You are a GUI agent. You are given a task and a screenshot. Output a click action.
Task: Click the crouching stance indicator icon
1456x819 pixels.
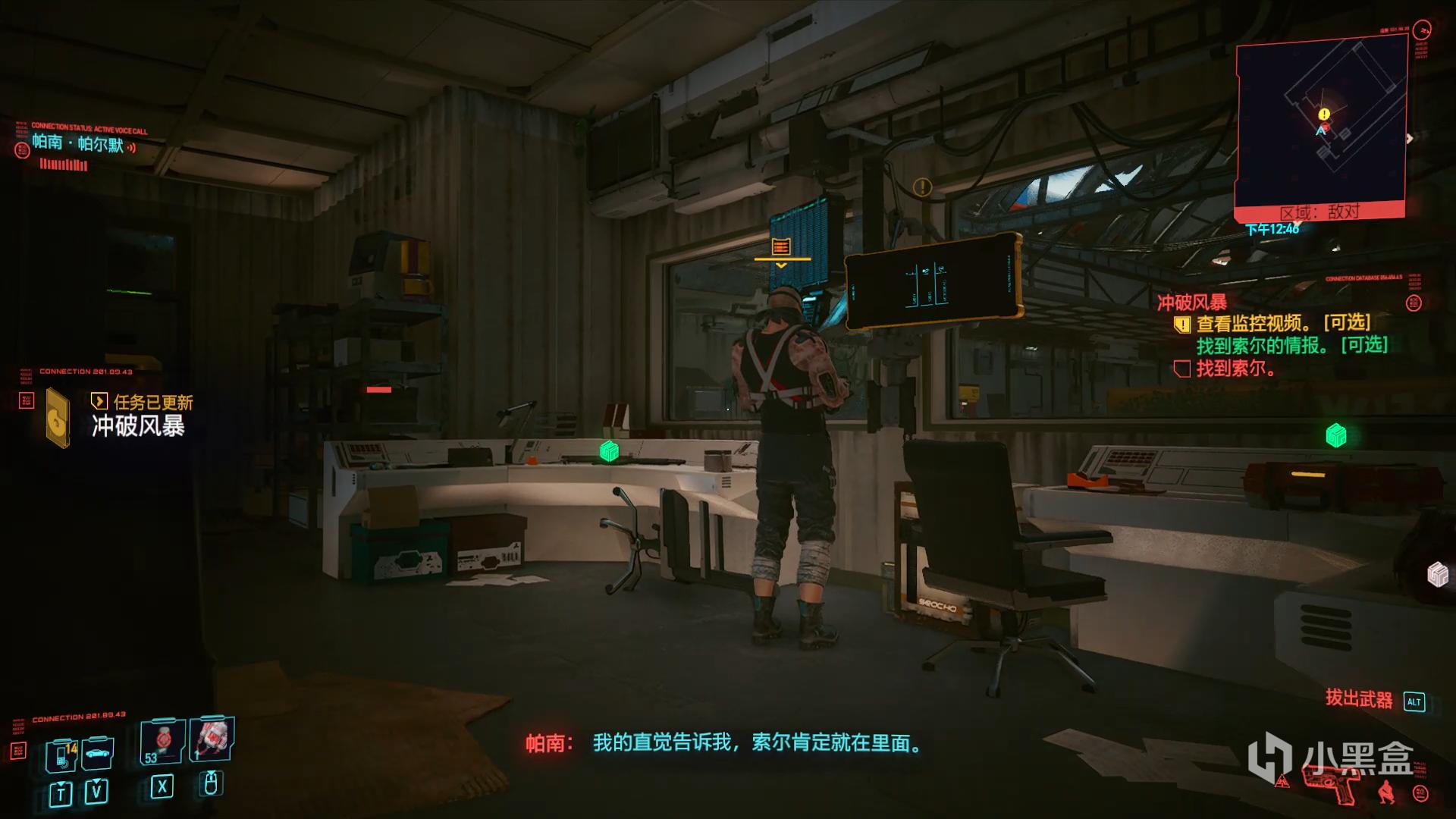1385,789
